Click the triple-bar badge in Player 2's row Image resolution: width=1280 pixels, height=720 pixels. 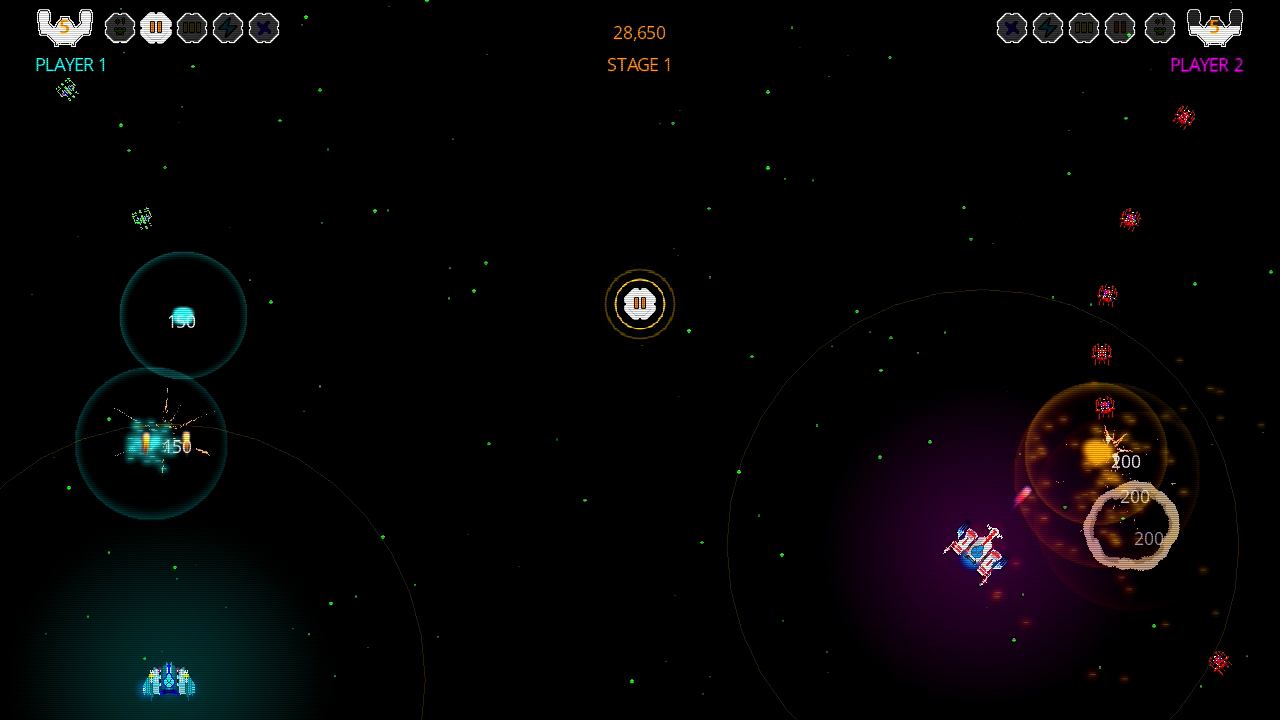1084,28
